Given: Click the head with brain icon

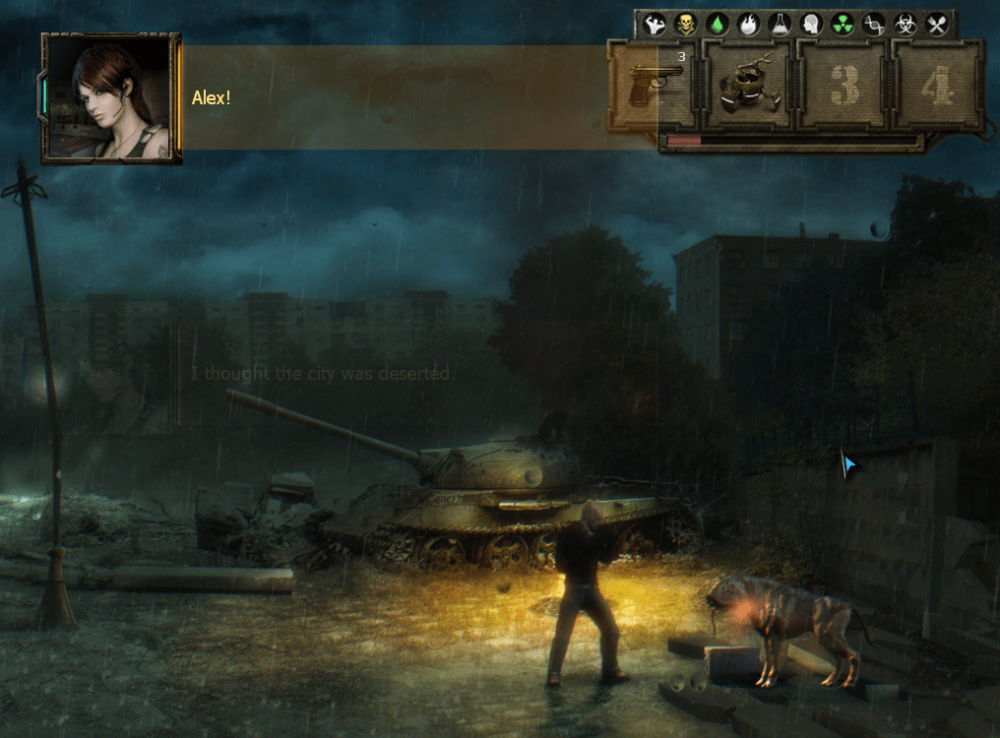Looking at the screenshot, I should tap(811, 24).
